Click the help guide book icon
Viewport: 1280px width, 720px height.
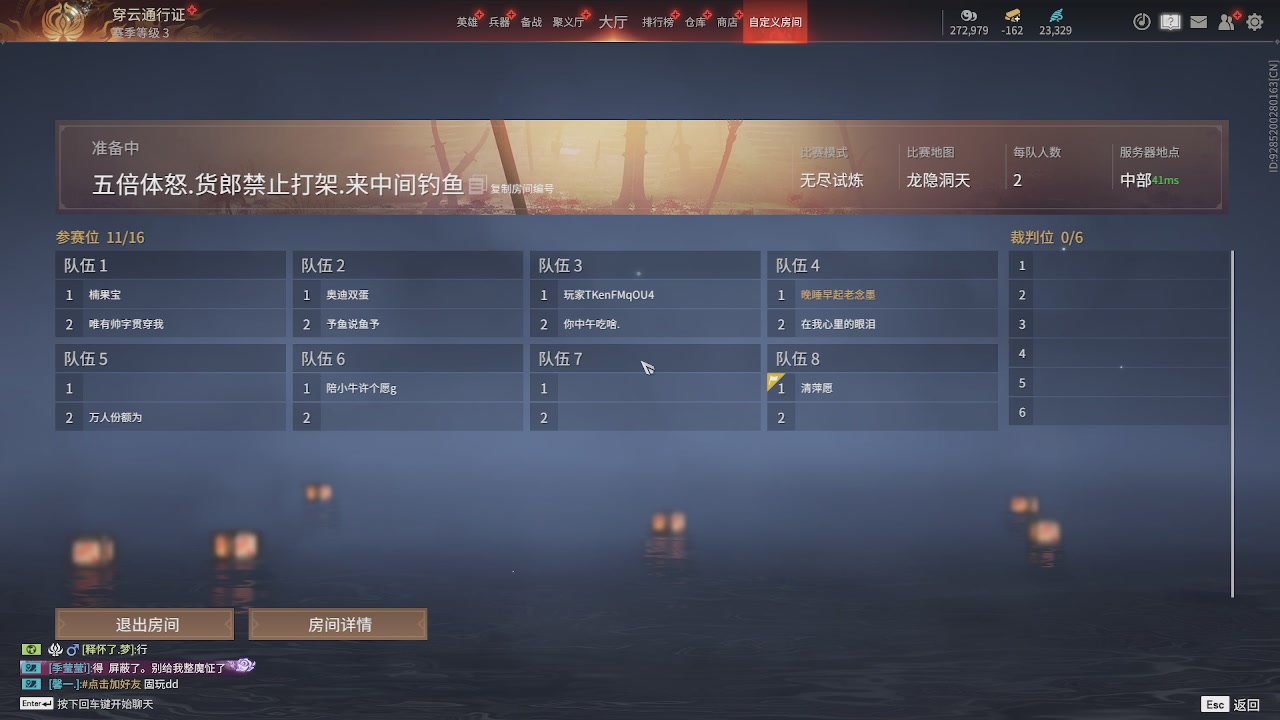tap(1170, 21)
